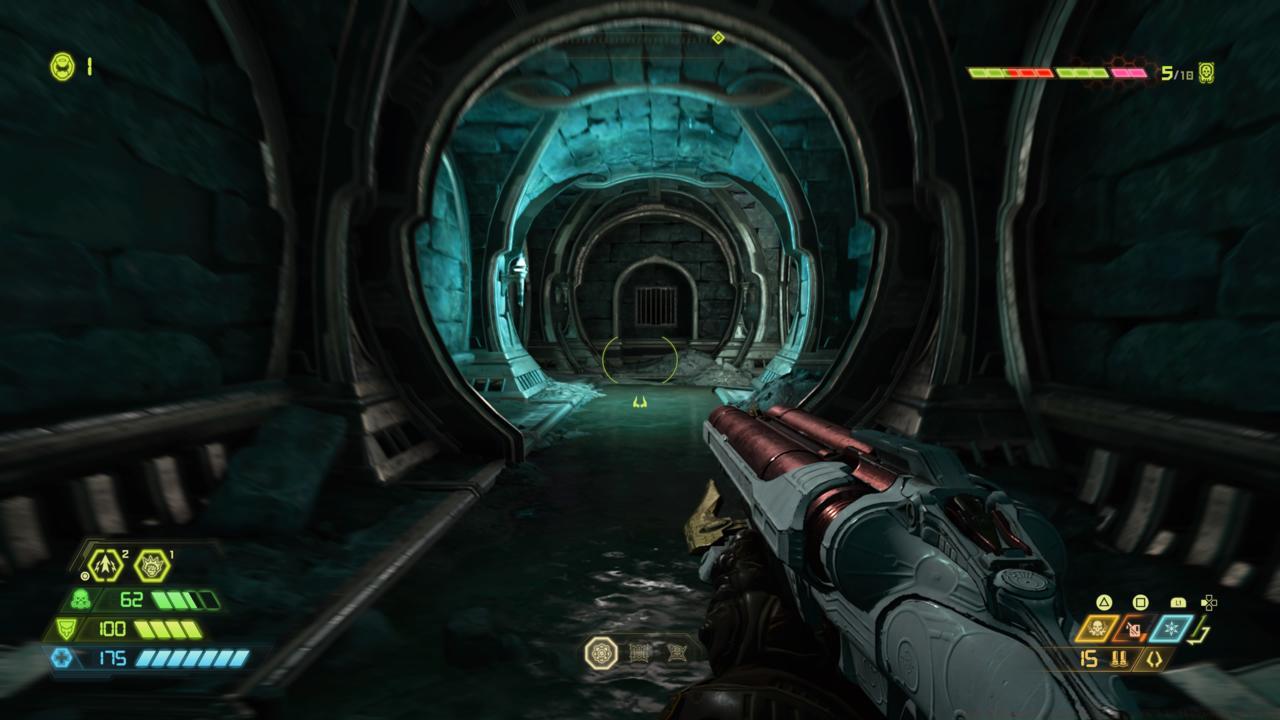Click the dim square rune icon
Viewport: 1280px width, 720px height.
(x=641, y=653)
